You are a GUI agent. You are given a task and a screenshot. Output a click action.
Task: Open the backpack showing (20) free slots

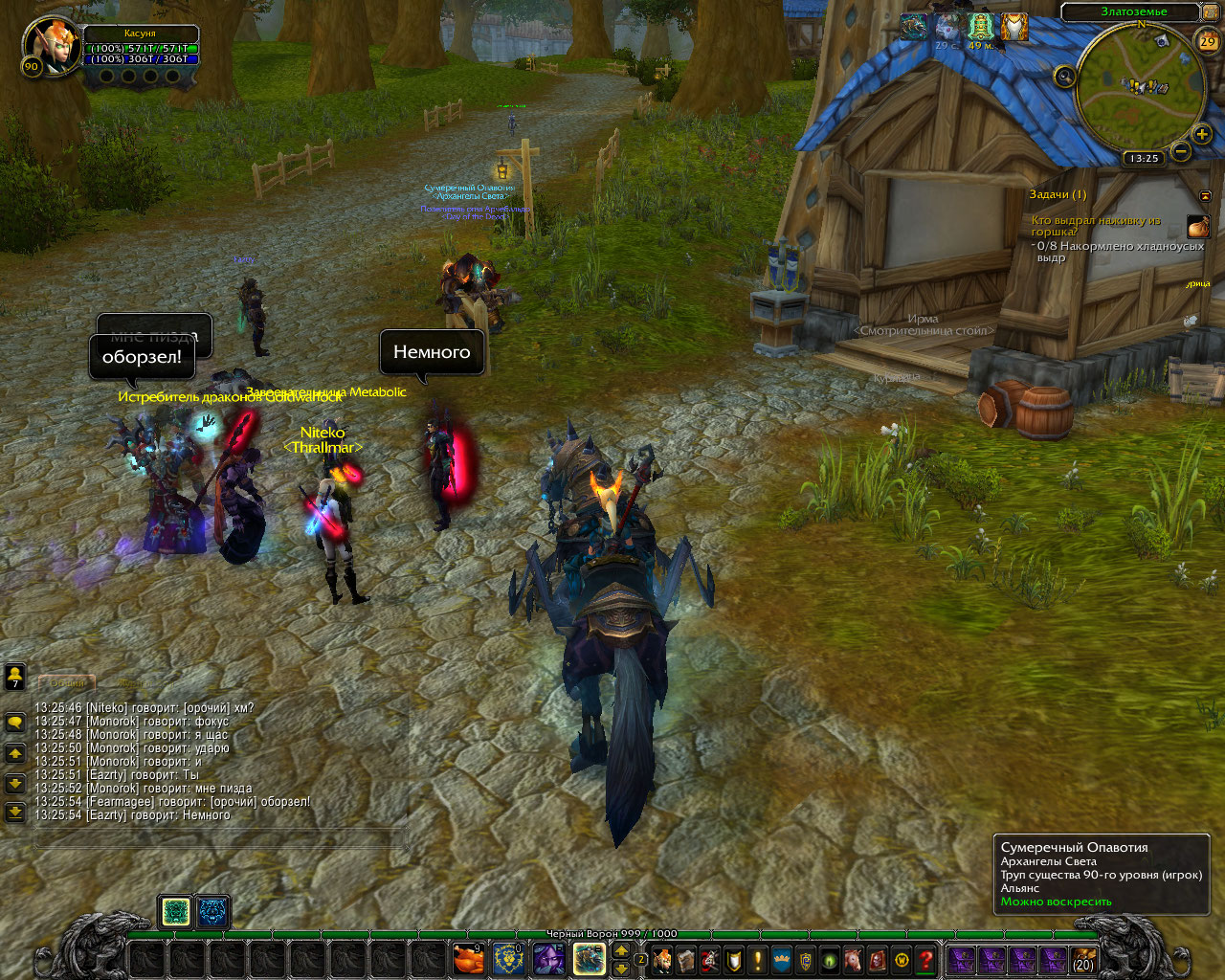click(x=1082, y=959)
